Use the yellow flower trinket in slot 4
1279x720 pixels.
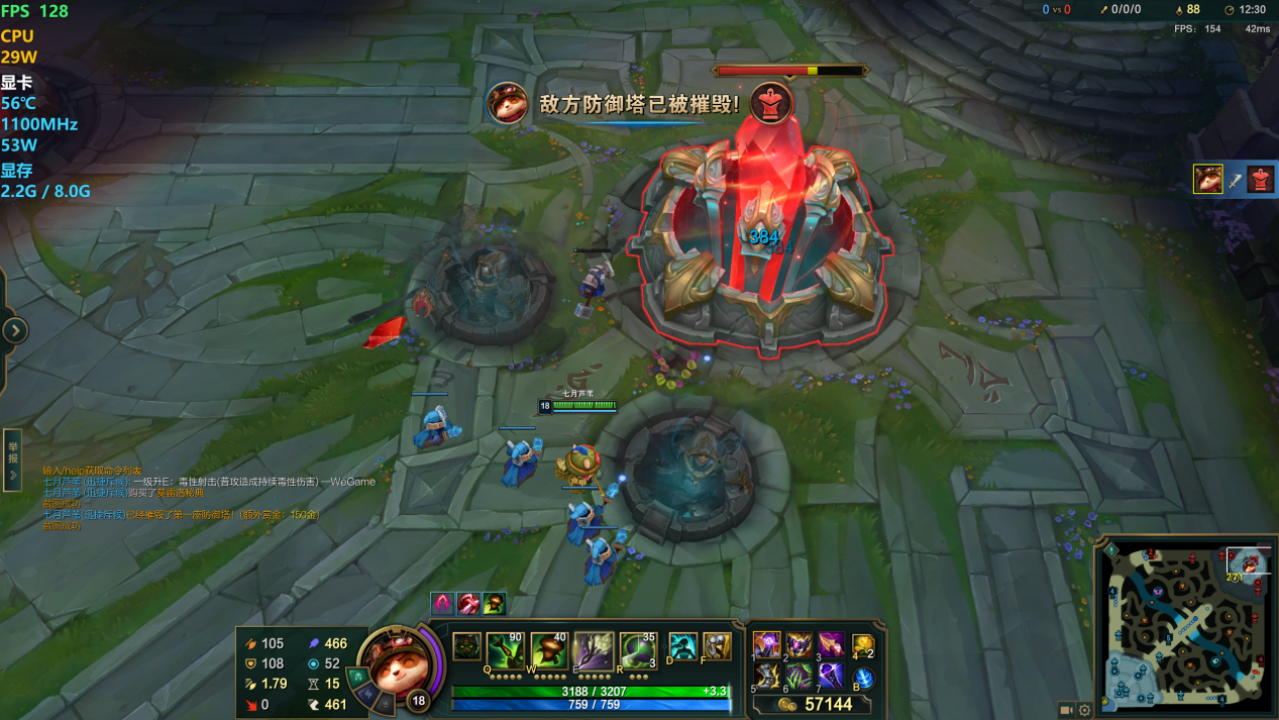[862, 645]
